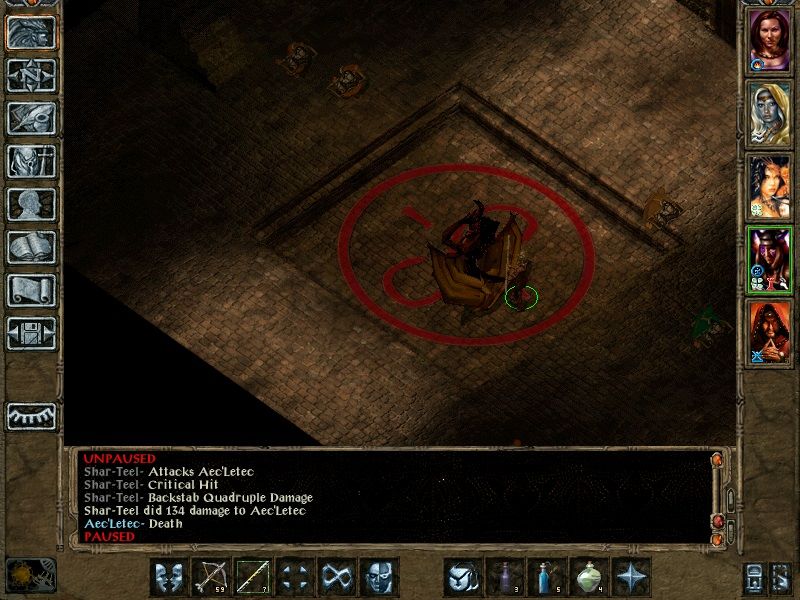Image resolution: width=800 pixels, height=600 pixels.
Task: Open the inventory screen
Action: tap(31, 161)
